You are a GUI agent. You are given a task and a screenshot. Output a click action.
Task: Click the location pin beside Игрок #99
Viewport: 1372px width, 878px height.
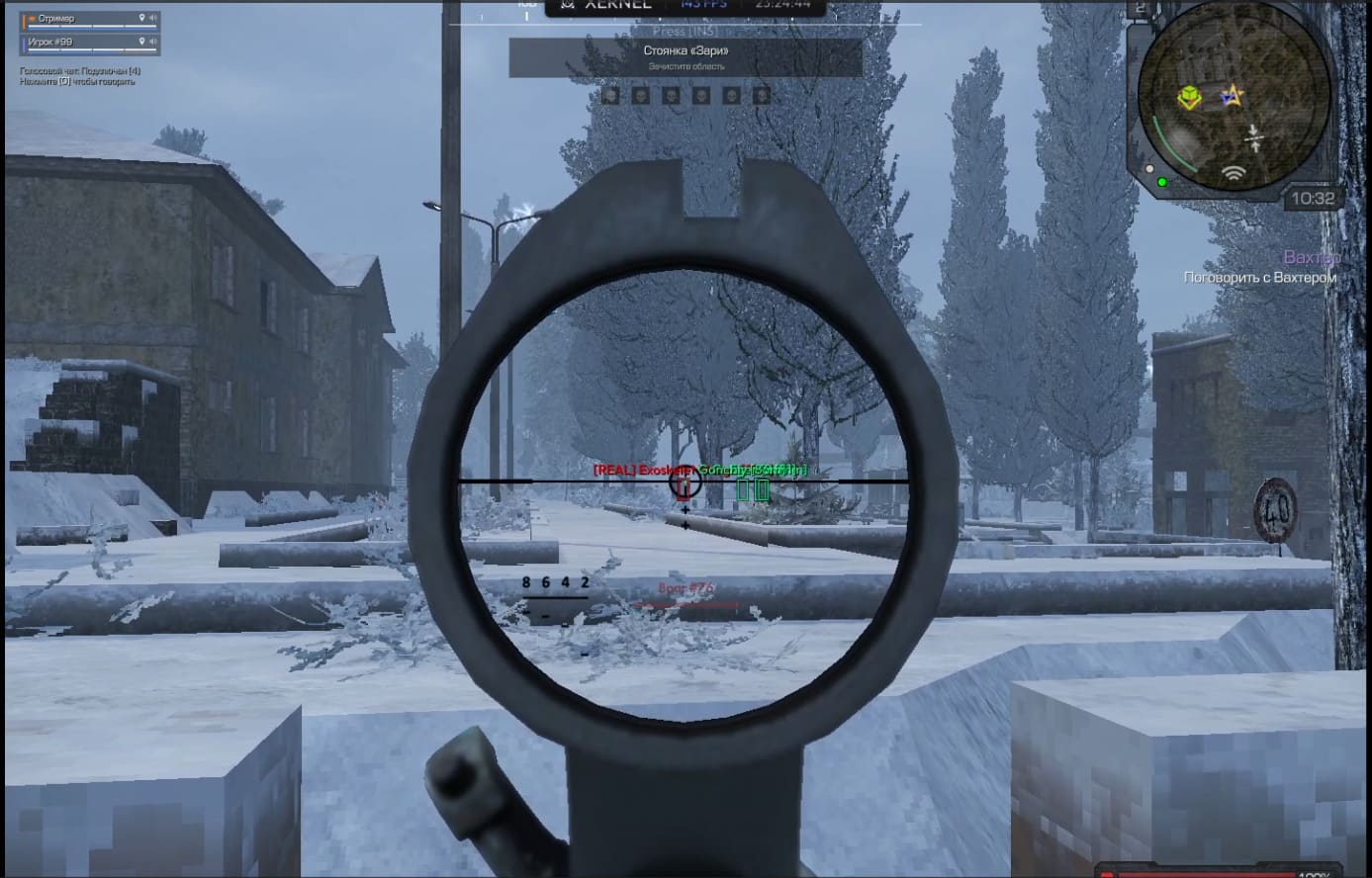142,43
